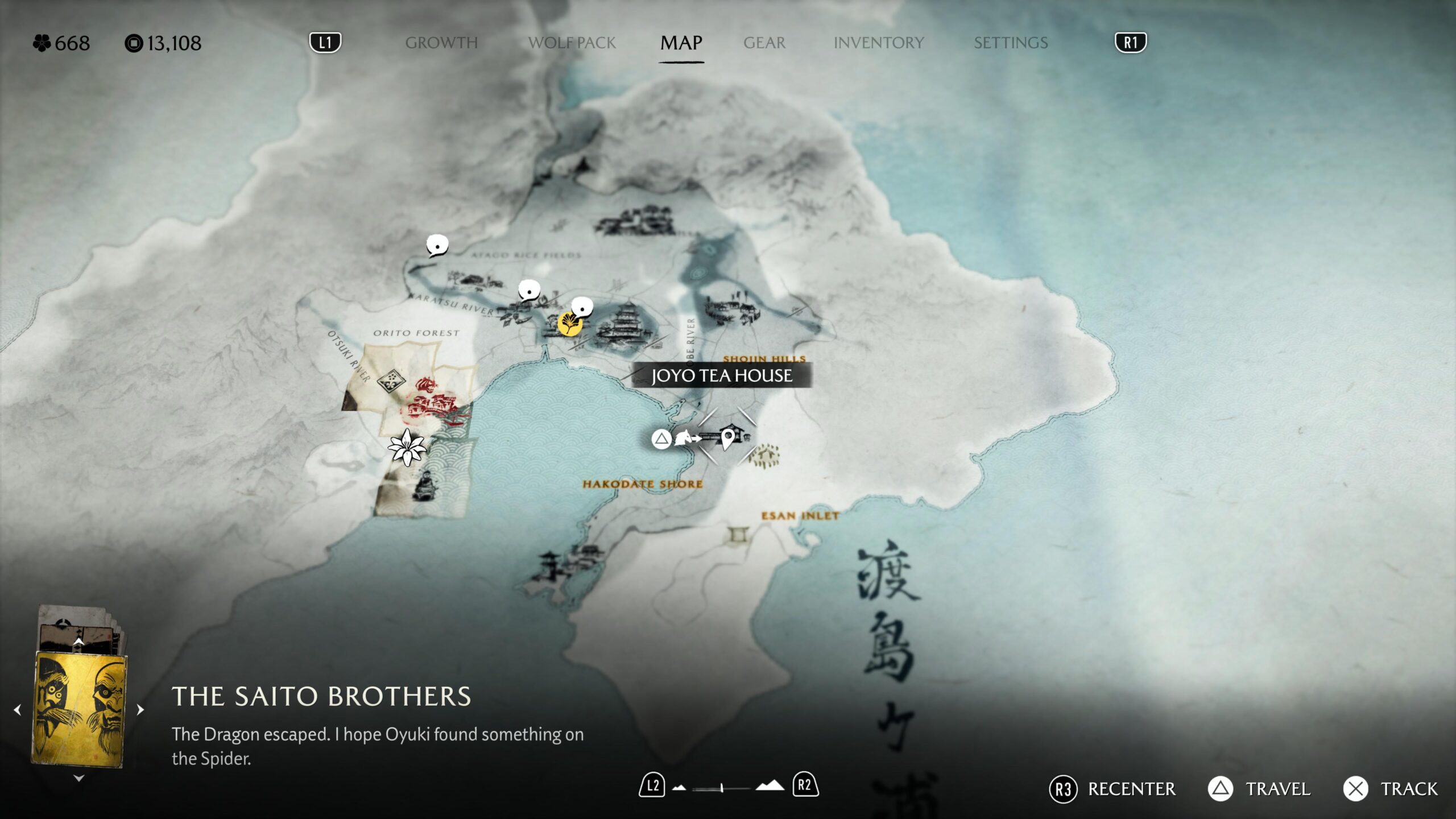1456x819 pixels.
Task: Click the diamond crest marker by Otsuki River
Action: tap(391, 379)
